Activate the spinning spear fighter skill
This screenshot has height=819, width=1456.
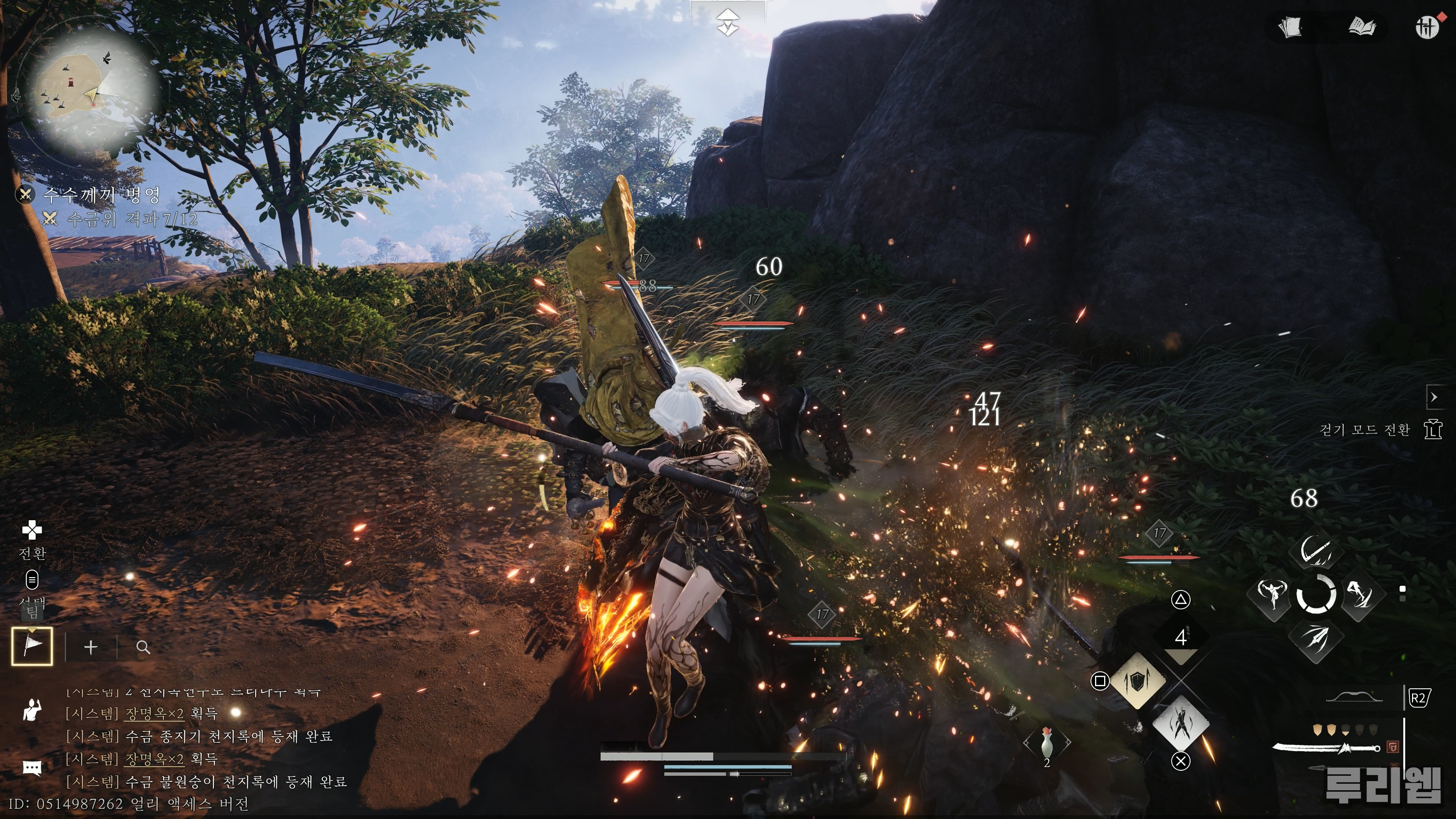[x=1180, y=724]
